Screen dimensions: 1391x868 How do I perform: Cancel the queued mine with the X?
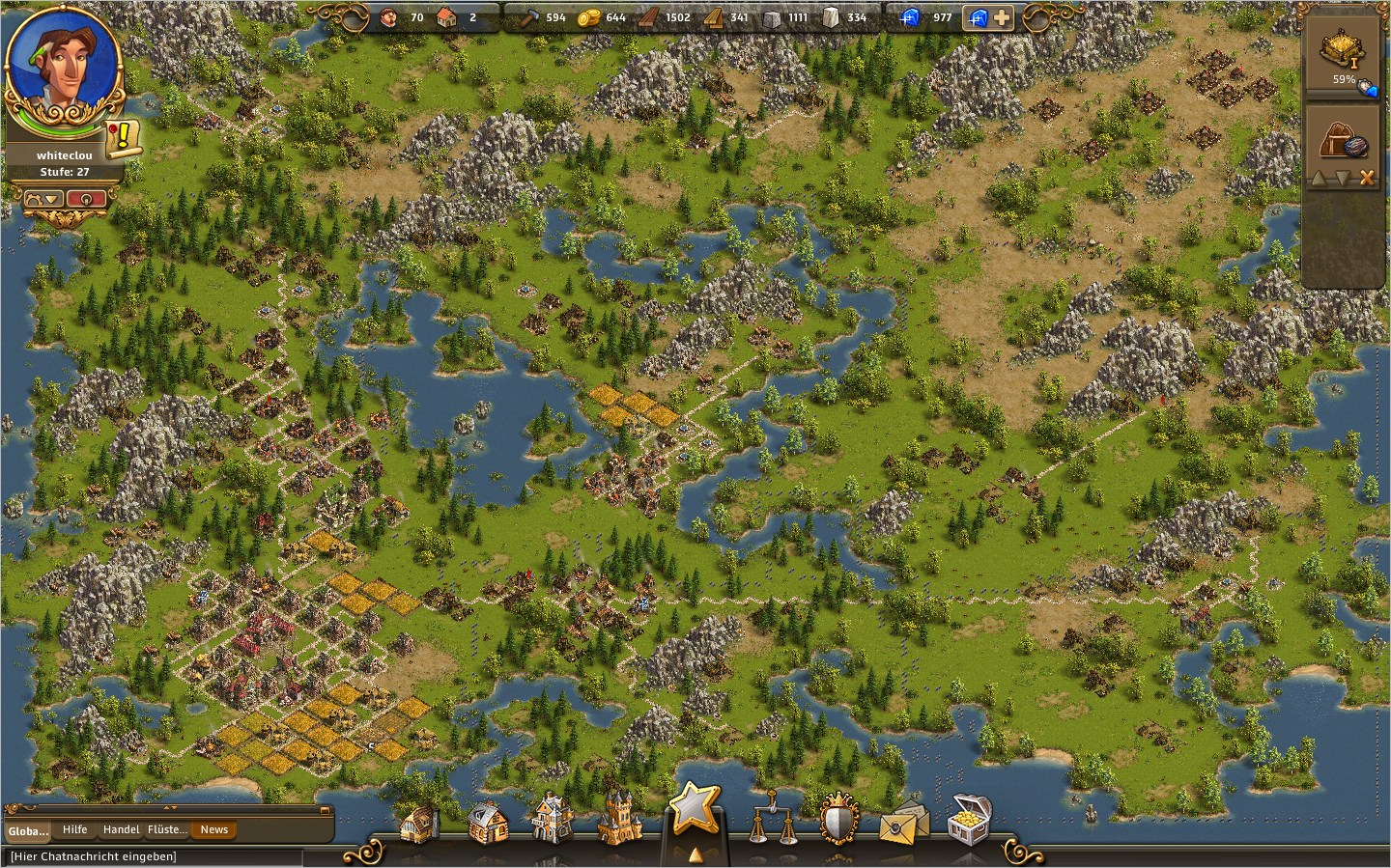(1366, 178)
